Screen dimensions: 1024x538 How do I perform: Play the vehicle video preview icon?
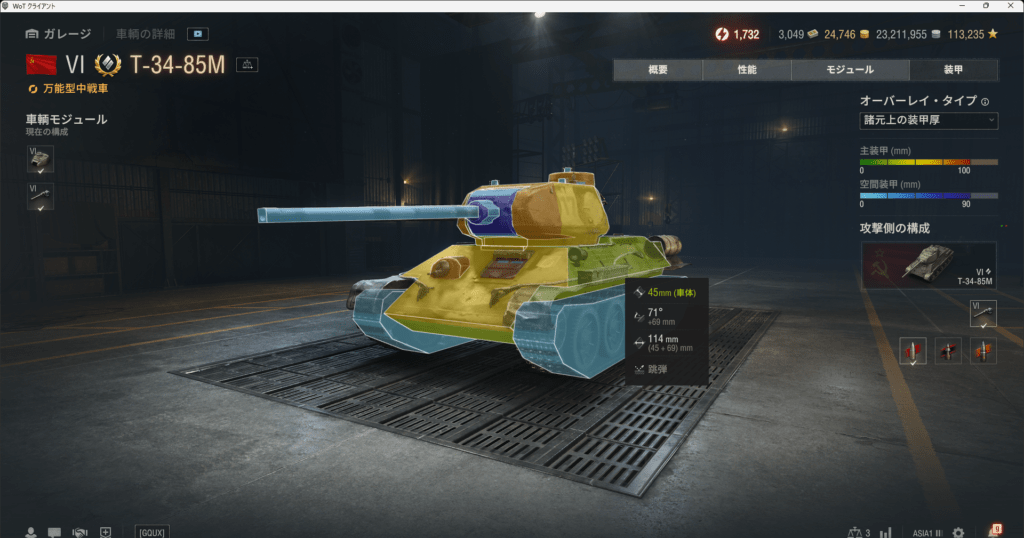pyautogui.click(x=197, y=33)
